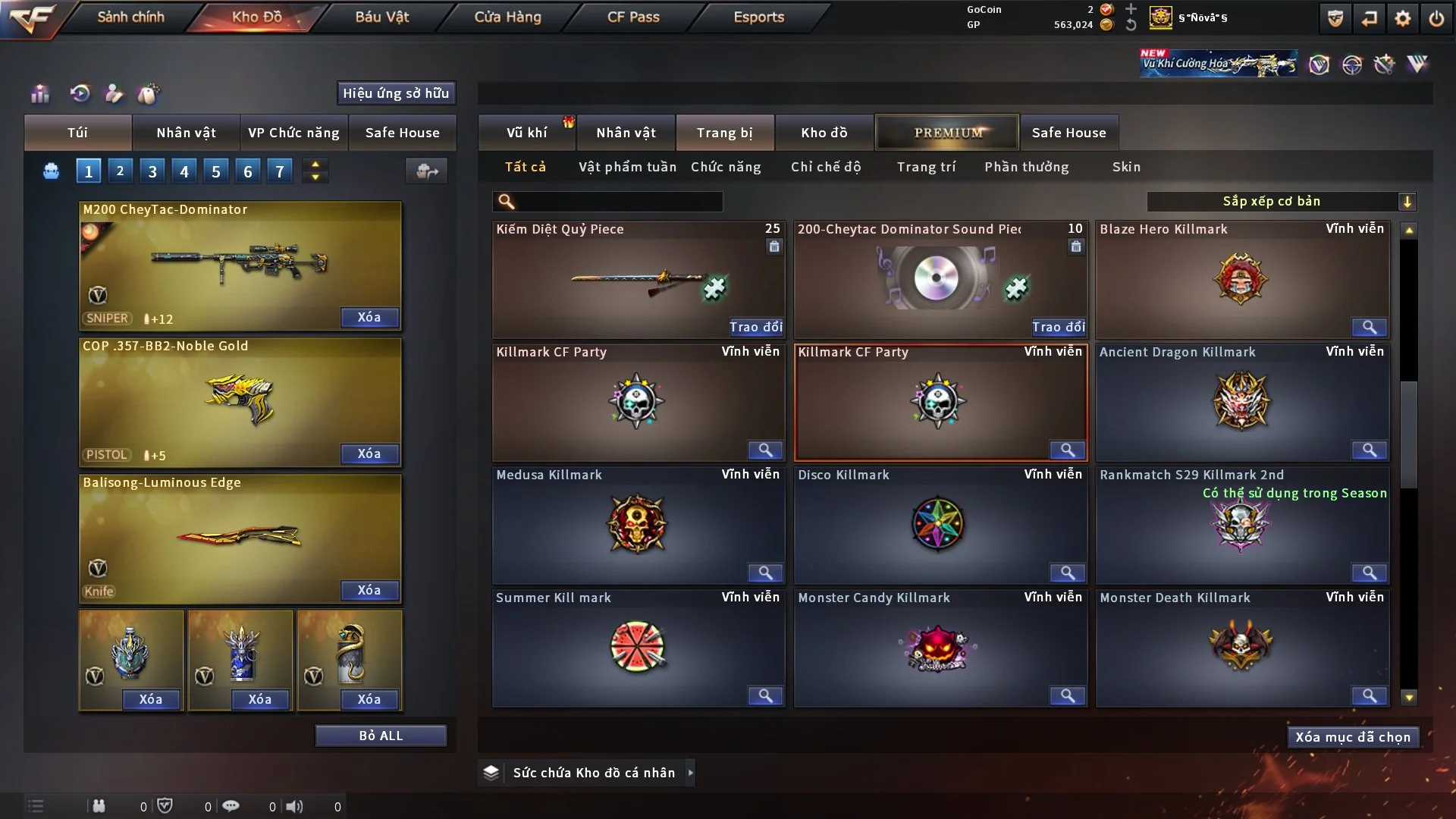Go to the Cửa Hàng shop
The height and width of the screenshot is (819, 1456).
point(507,17)
